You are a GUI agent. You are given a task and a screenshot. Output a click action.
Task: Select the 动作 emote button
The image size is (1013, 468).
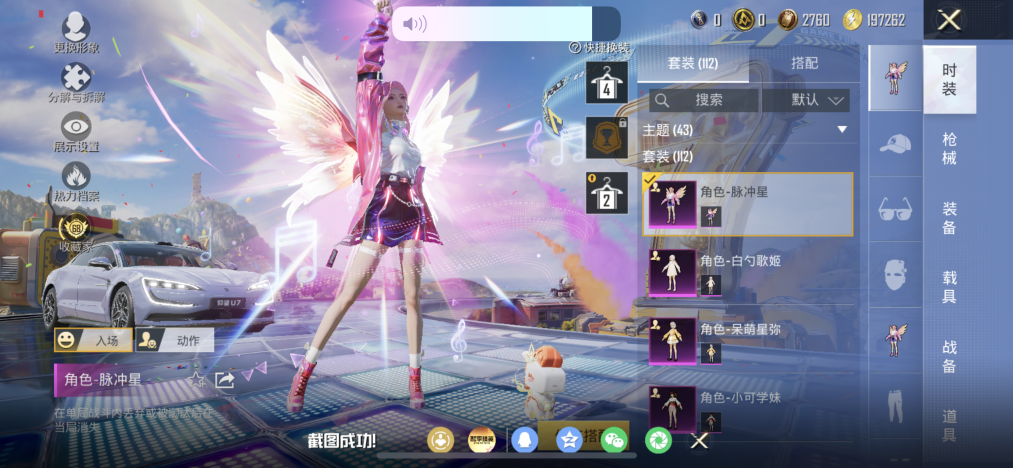tap(174, 340)
